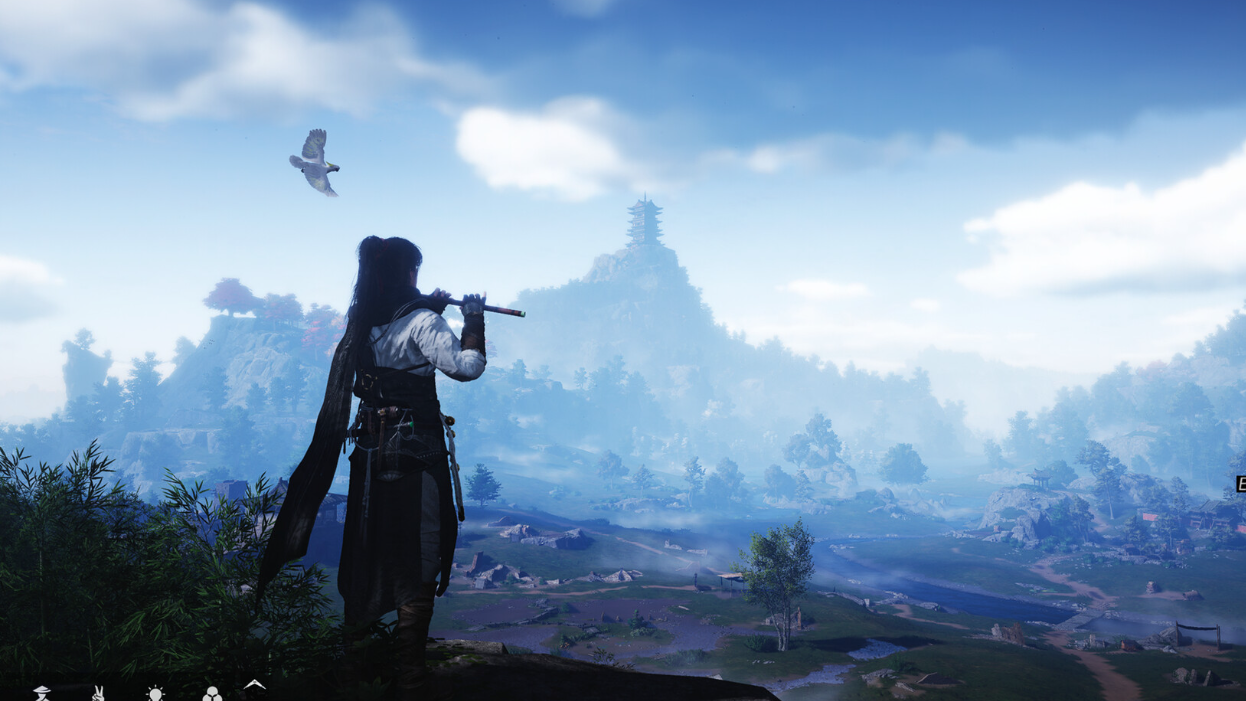Toggle the sun lighting icon

(x=155, y=693)
